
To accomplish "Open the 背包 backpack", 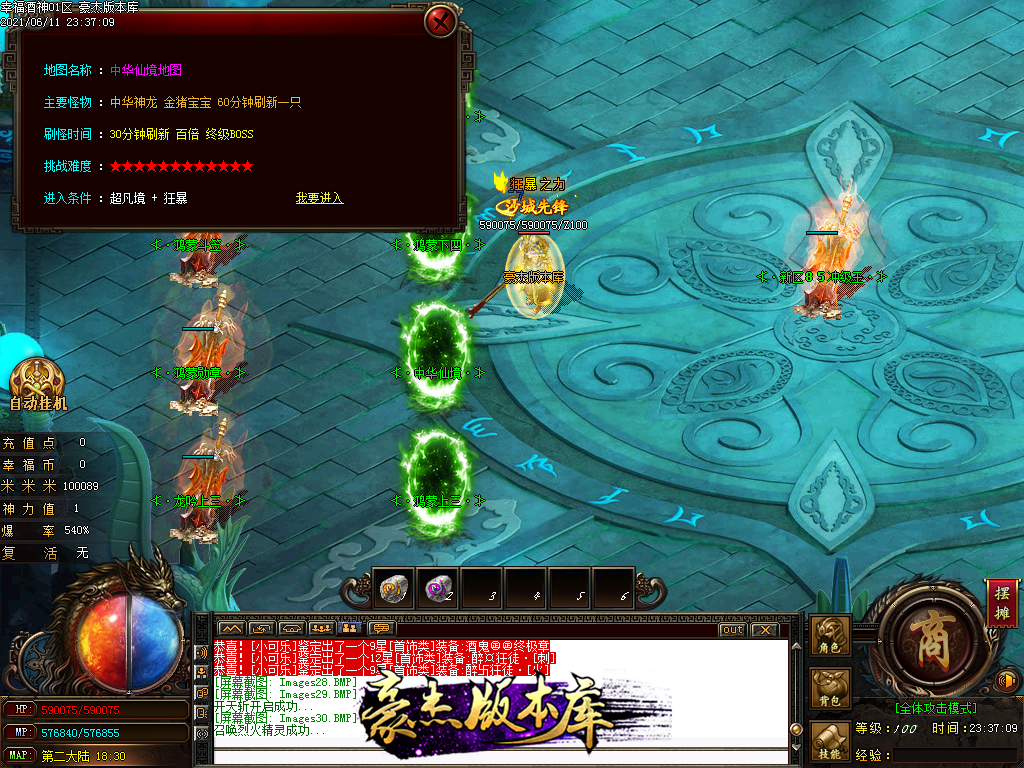I will coord(831,689).
